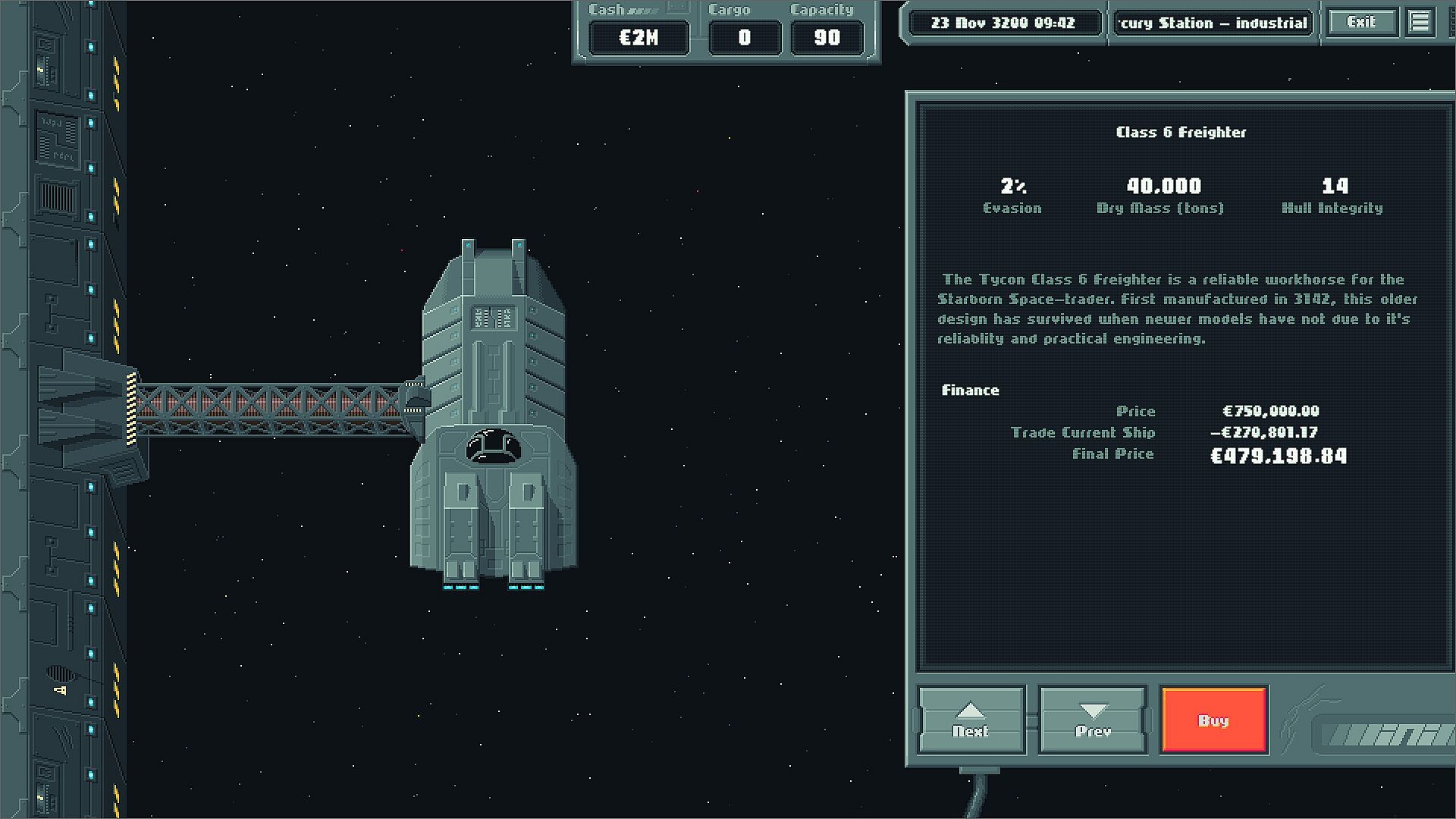The width and height of the screenshot is (1456, 819).
Task: Buy the Class 6 Freighter
Action: tap(1213, 720)
